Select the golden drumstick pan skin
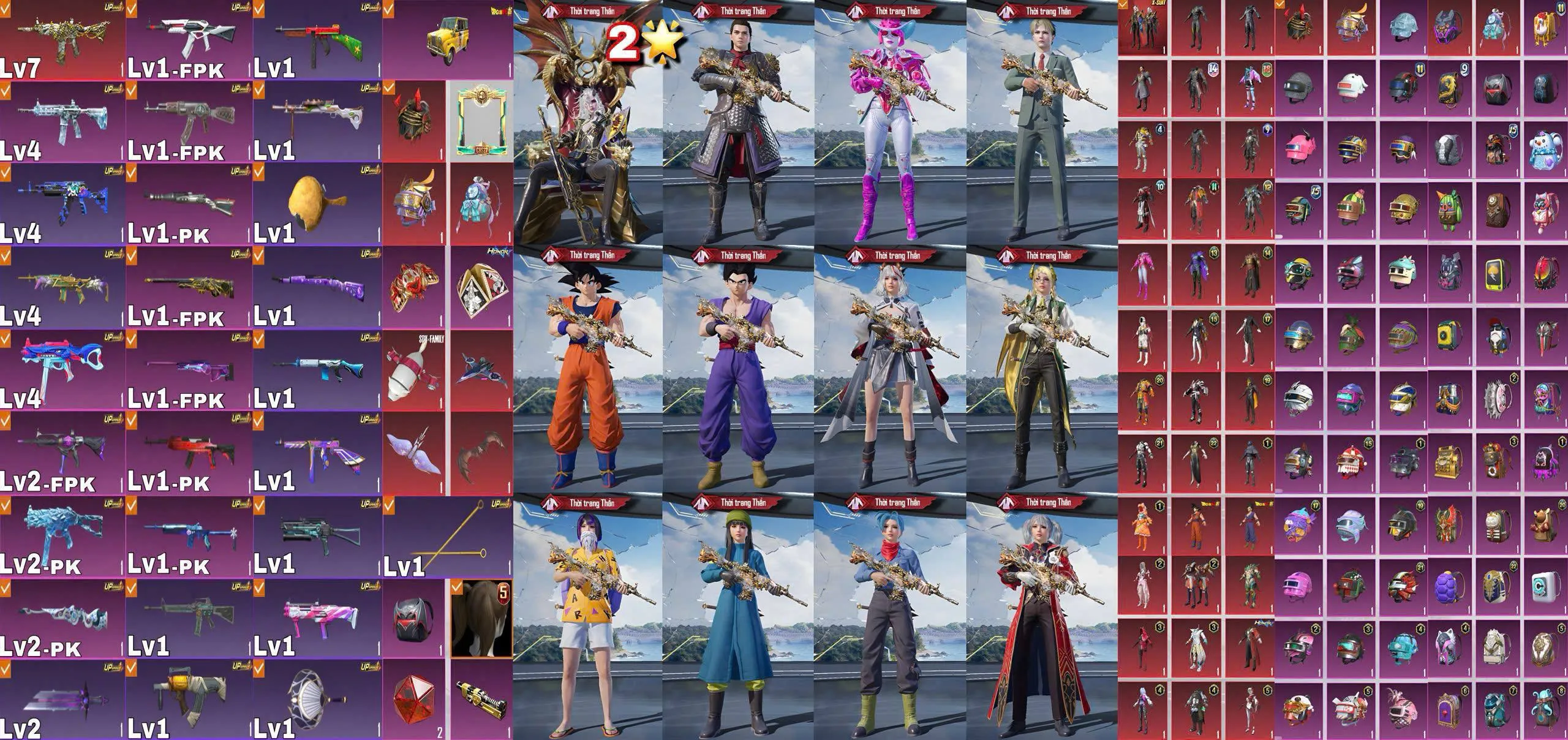Viewport: 1568px width, 740px height. (315, 204)
